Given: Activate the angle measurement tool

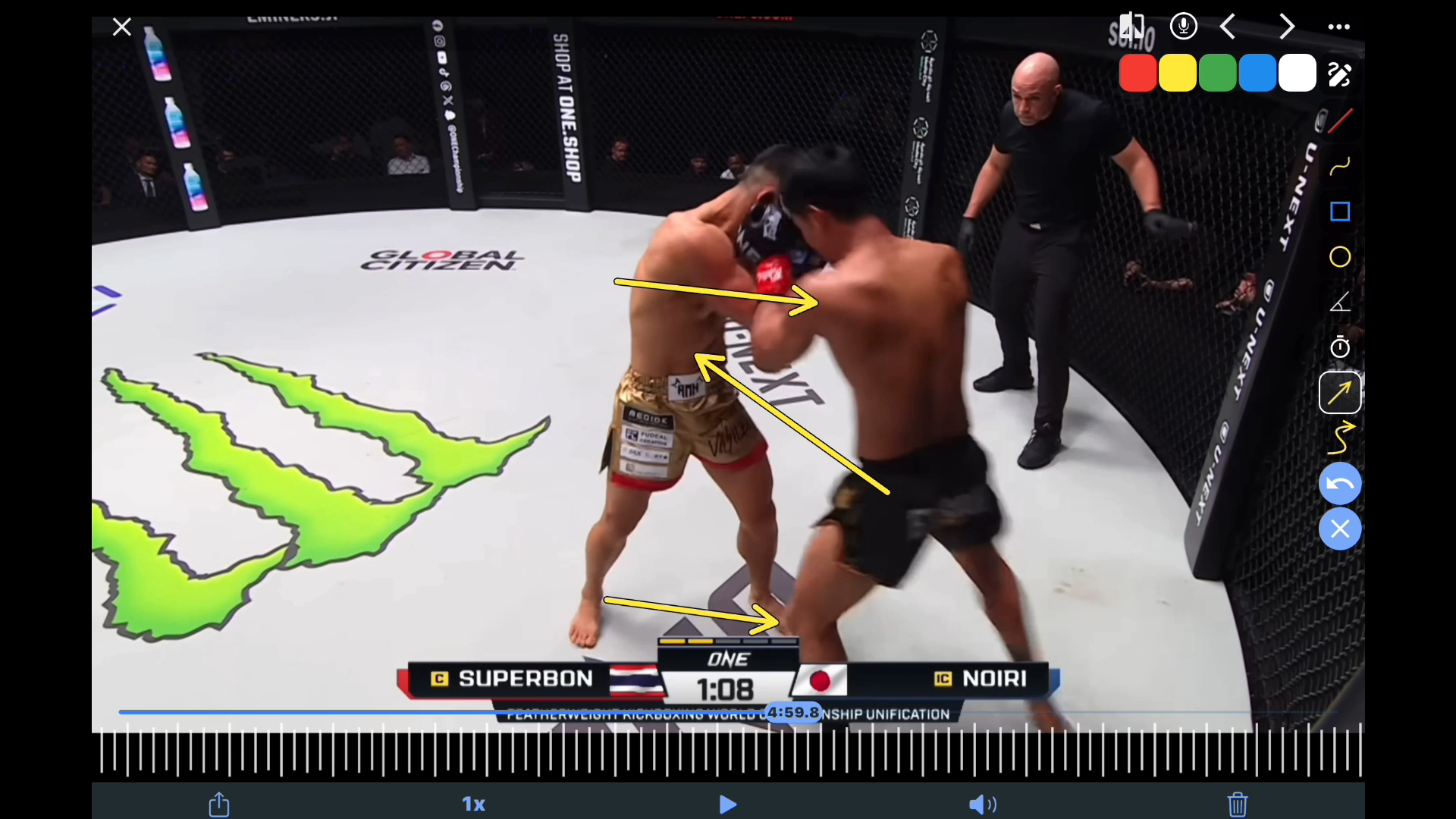Looking at the screenshot, I should click(1340, 303).
